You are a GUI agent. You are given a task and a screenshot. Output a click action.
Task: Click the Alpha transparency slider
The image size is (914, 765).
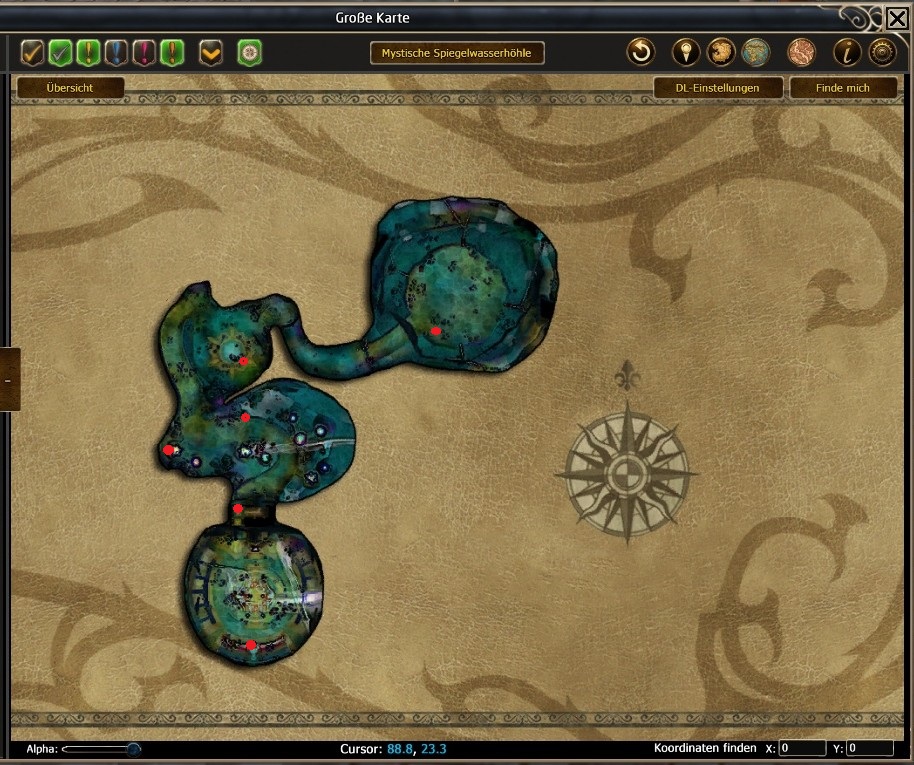coord(100,748)
